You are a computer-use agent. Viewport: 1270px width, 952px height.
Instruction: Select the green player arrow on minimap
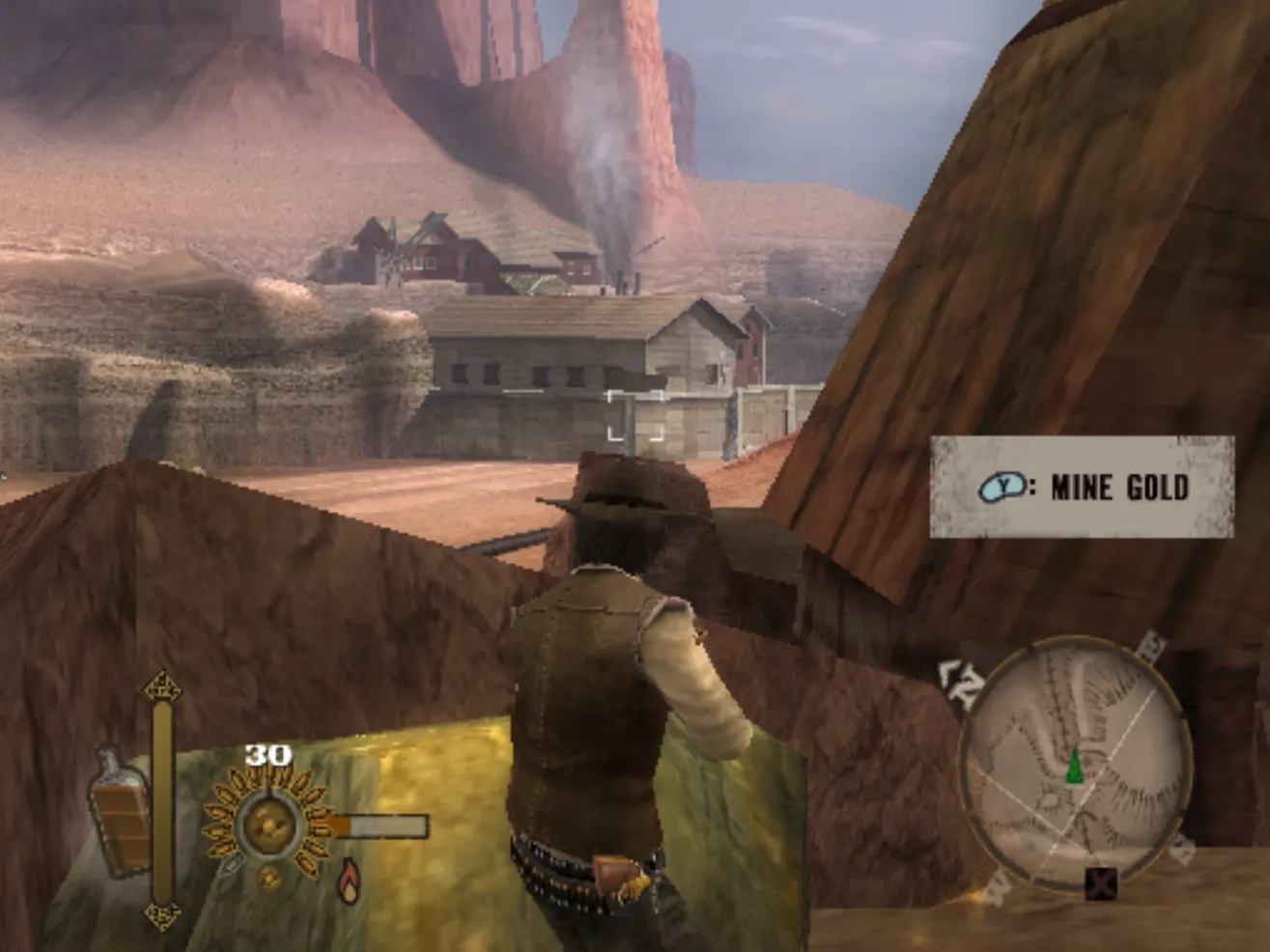point(1074,766)
